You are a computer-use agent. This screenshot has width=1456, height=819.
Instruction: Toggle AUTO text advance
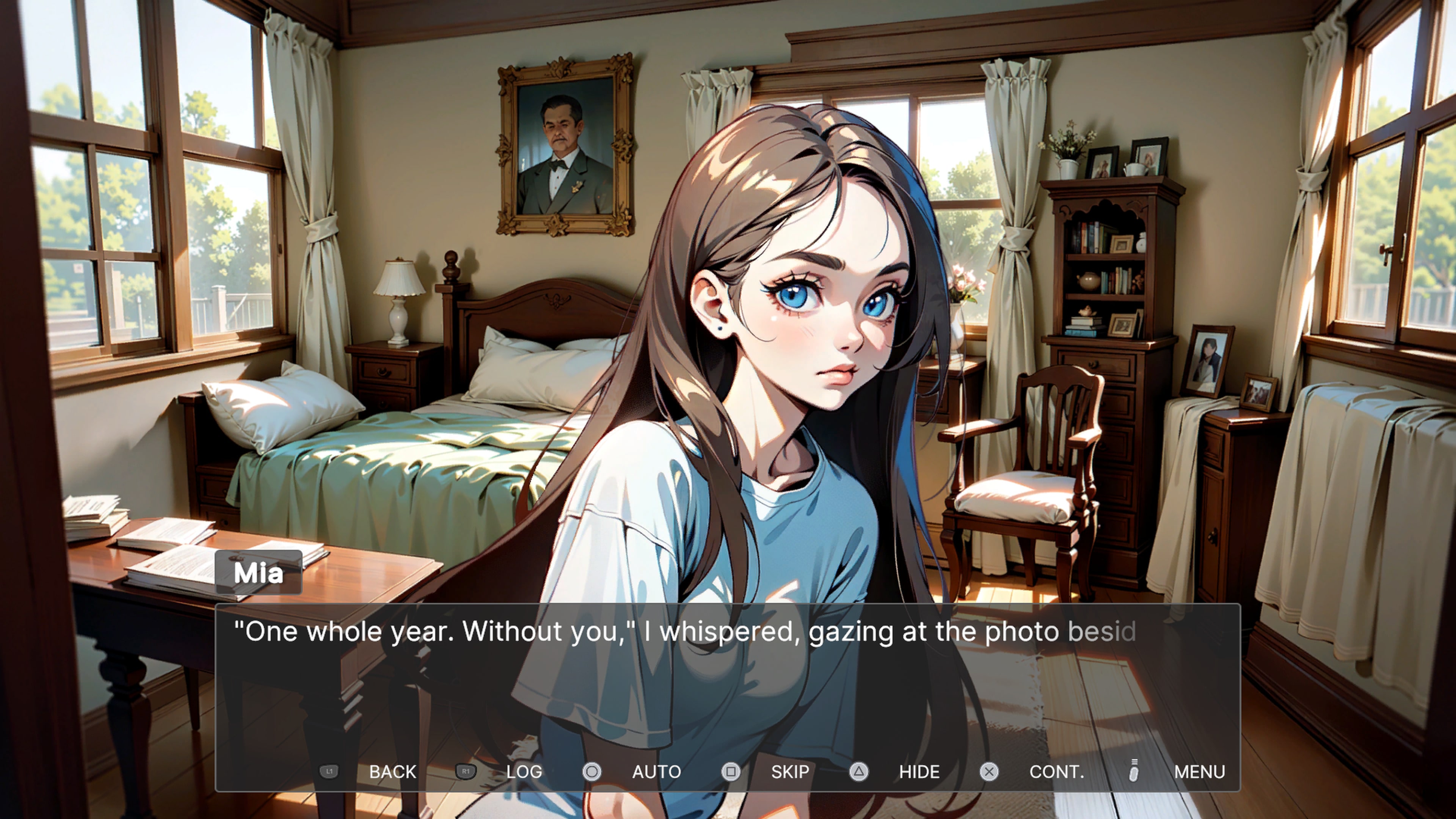coord(656,772)
